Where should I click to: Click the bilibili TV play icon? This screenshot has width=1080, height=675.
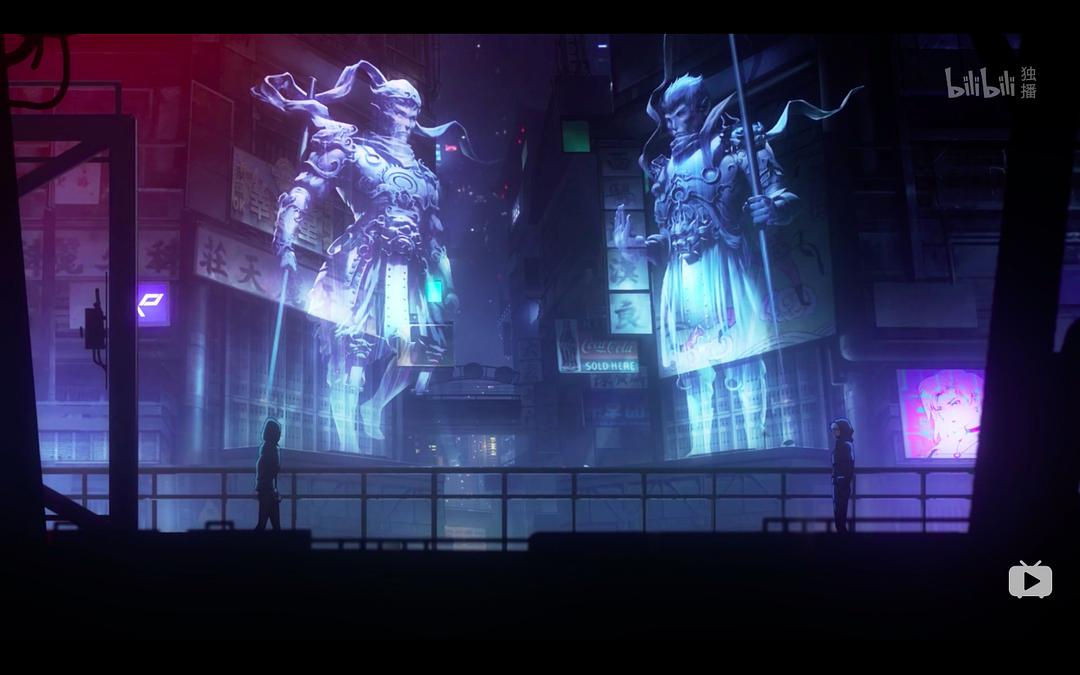[x=1030, y=580]
